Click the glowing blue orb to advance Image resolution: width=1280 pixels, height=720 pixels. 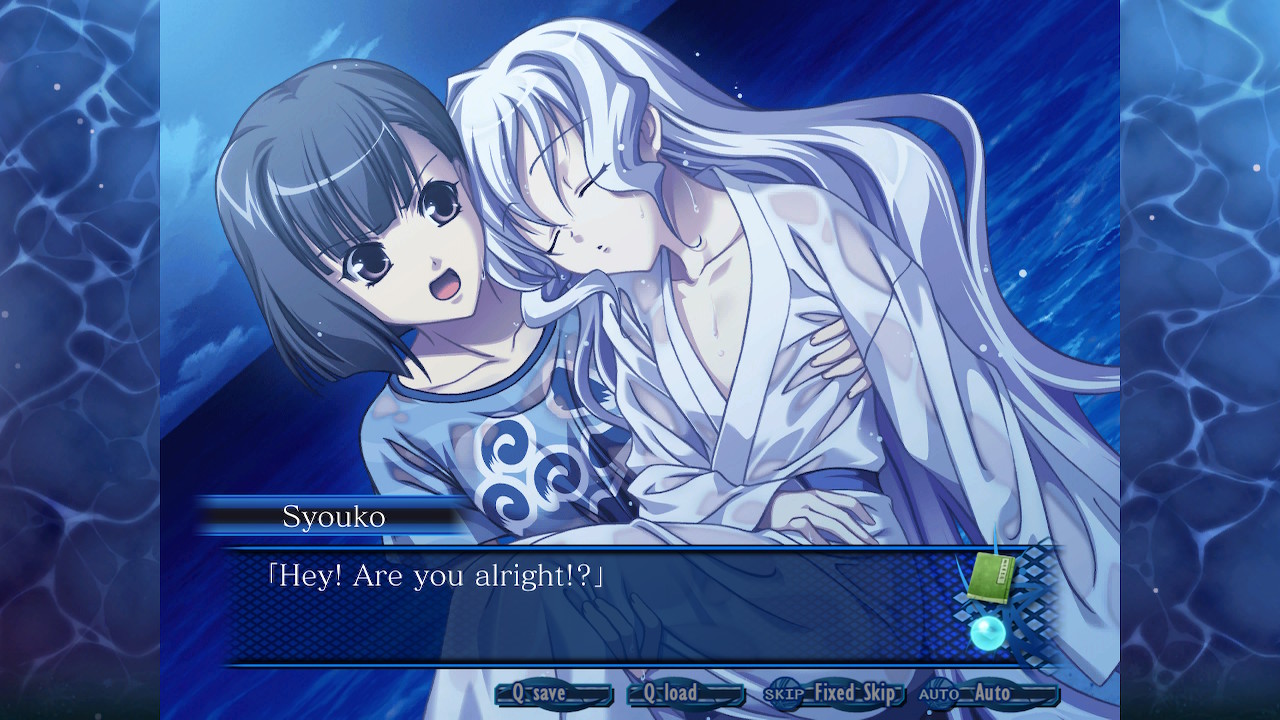tap(989, 631)
